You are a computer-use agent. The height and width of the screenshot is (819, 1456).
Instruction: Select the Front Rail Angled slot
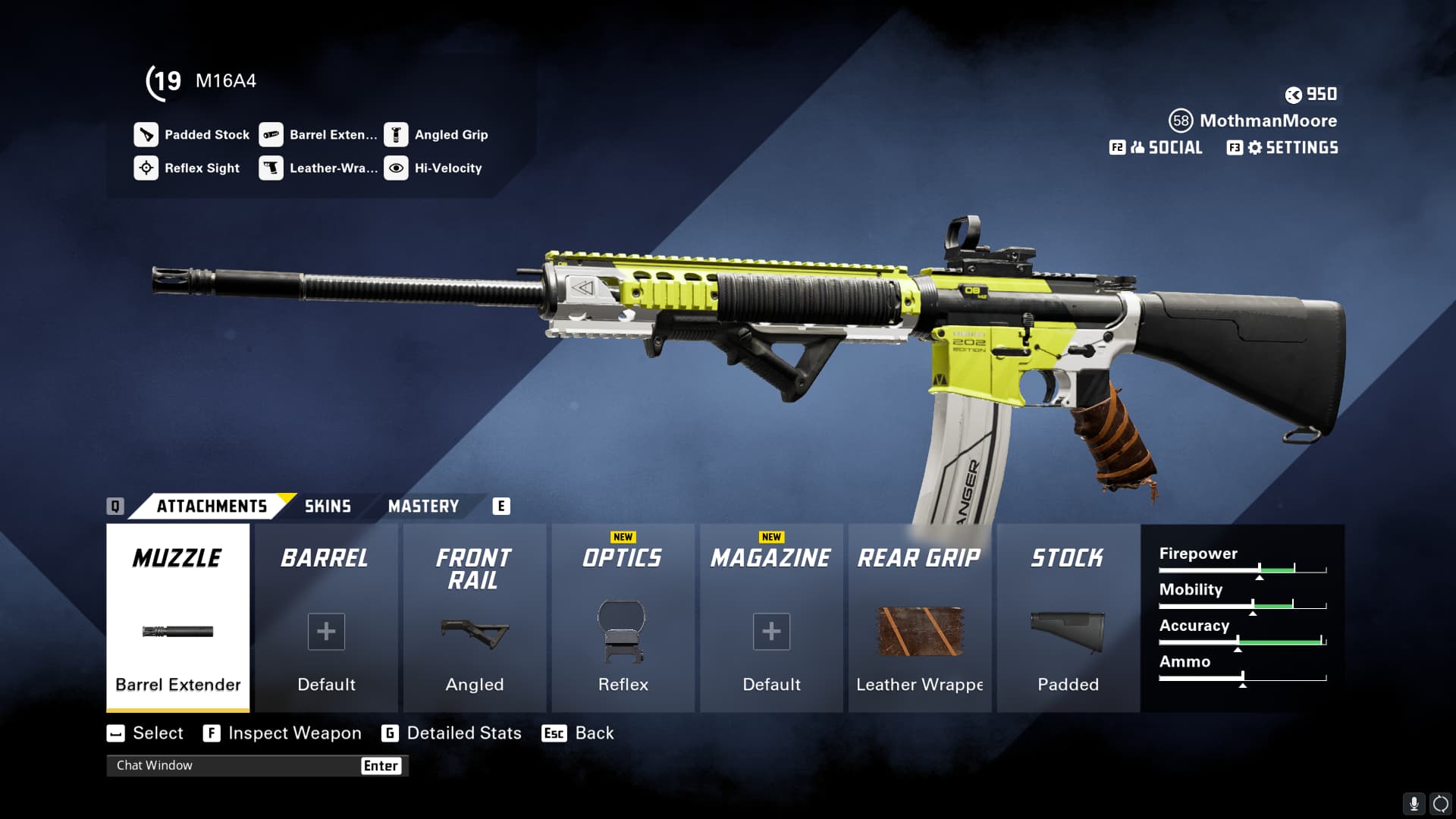coord(475,618)
